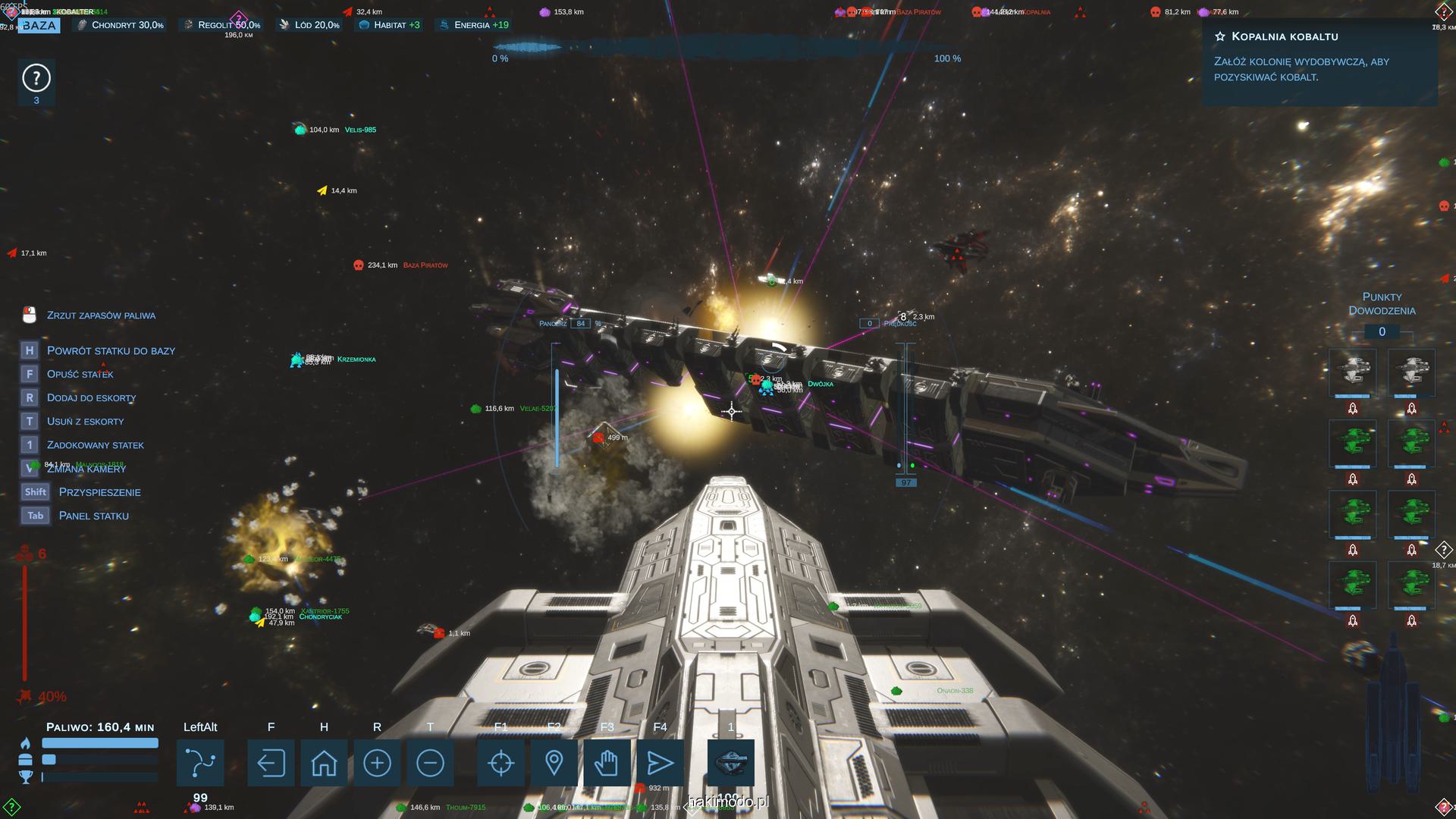The height and width of the screenshot is (819, 1456).
Task: Select the Chondryt resource indicator
Action: click(x=121, y=25)
